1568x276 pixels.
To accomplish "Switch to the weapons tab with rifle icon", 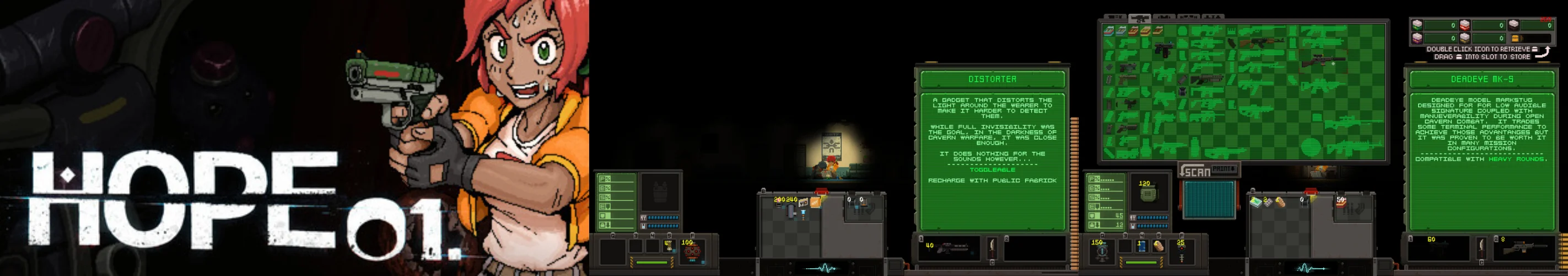I will [1138, 18].
